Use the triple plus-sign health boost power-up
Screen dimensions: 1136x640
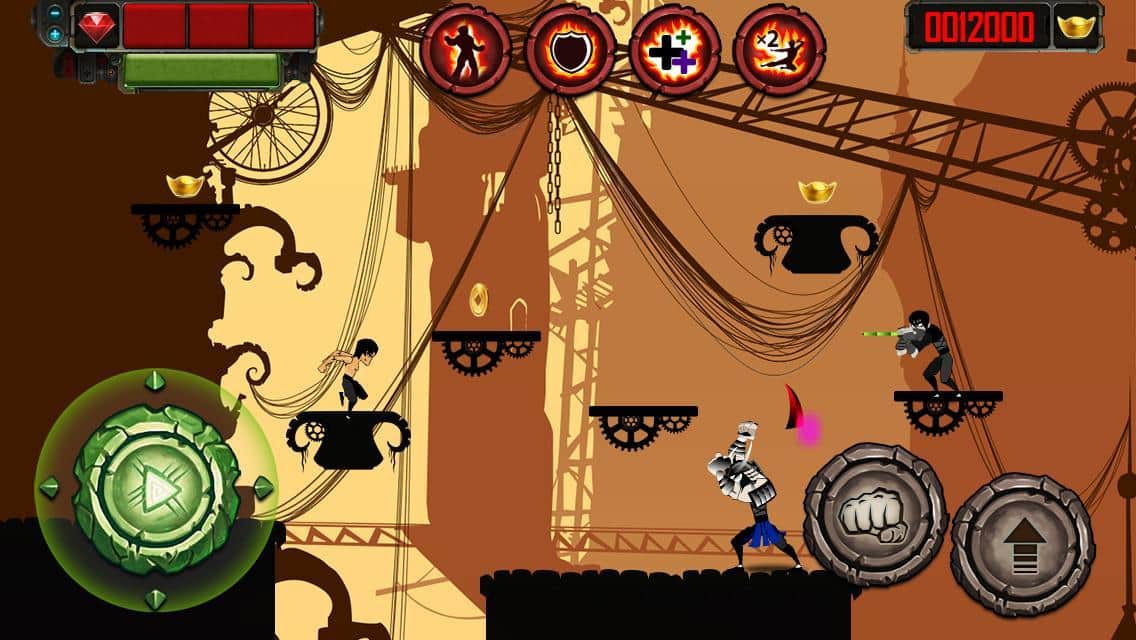(675, 50)
